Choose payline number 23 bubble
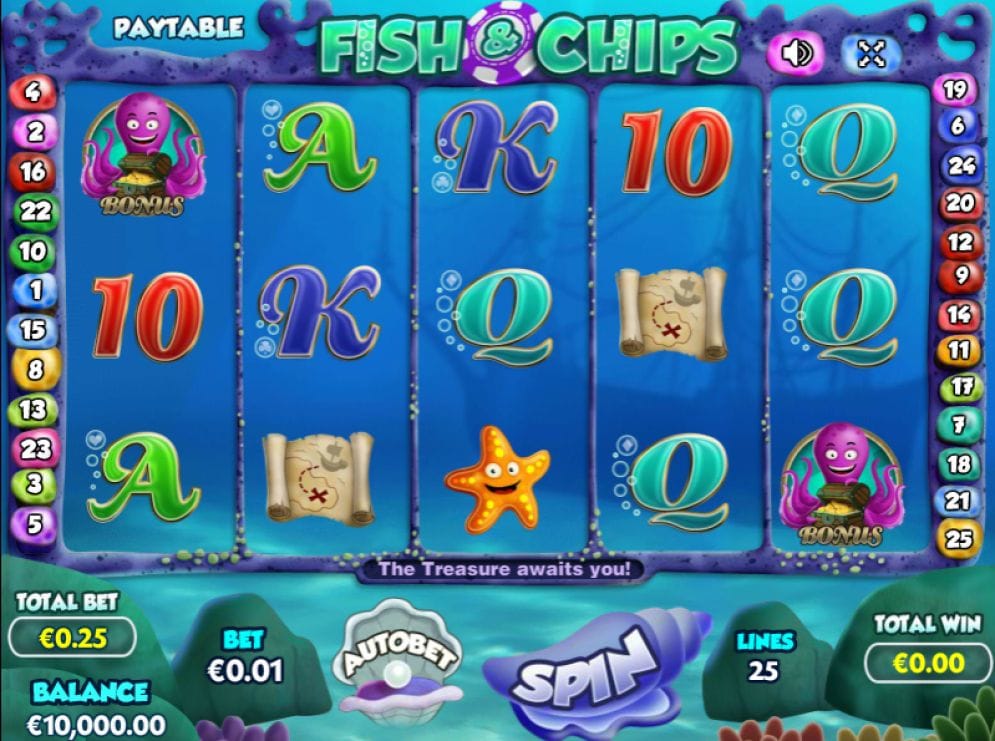This screenshot has width=995, height=741. [35, 449]
